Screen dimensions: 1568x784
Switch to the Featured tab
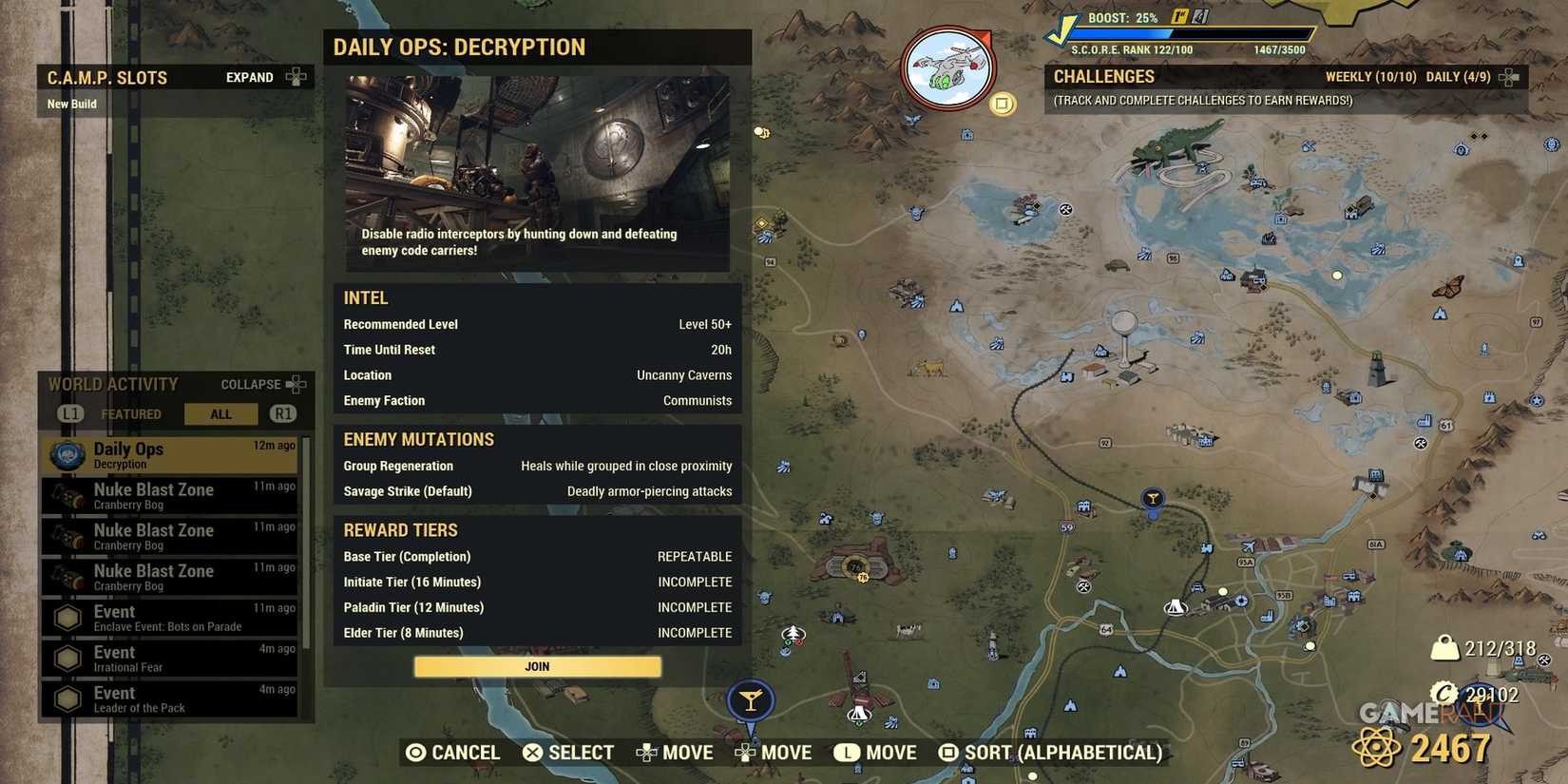pos(130,413)
